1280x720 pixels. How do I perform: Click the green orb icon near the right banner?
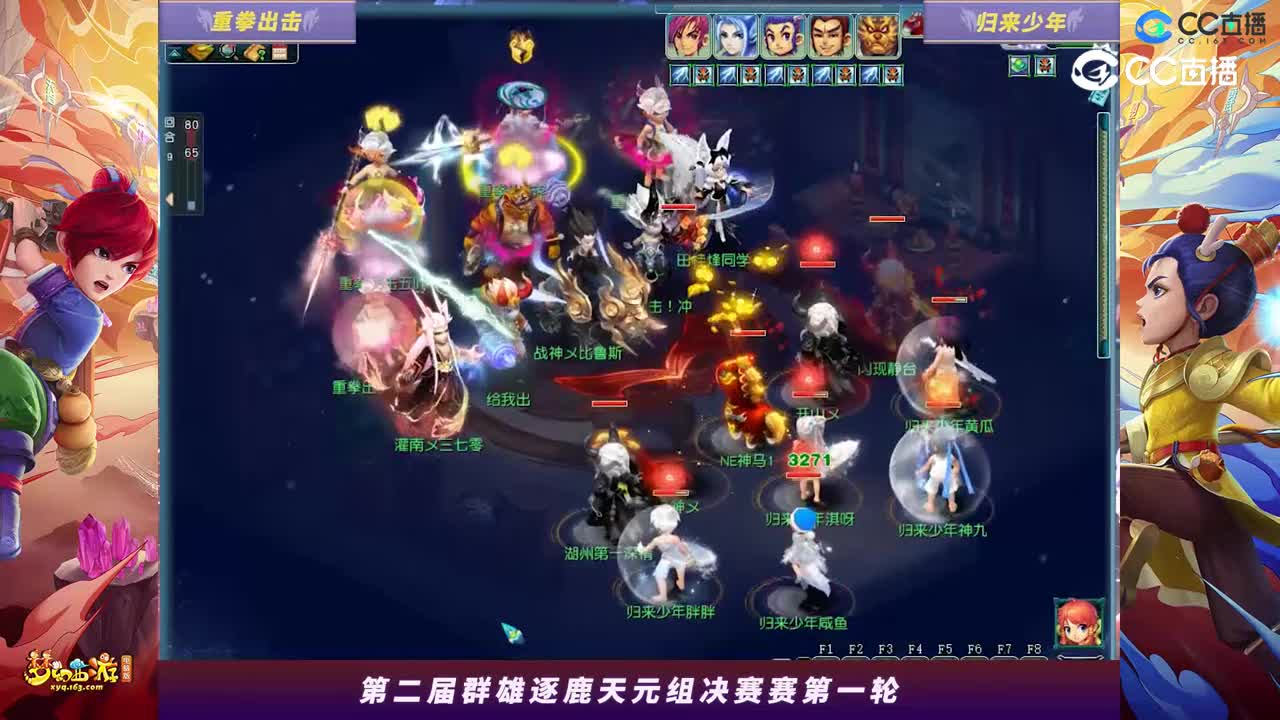[x=1019, y=66]
